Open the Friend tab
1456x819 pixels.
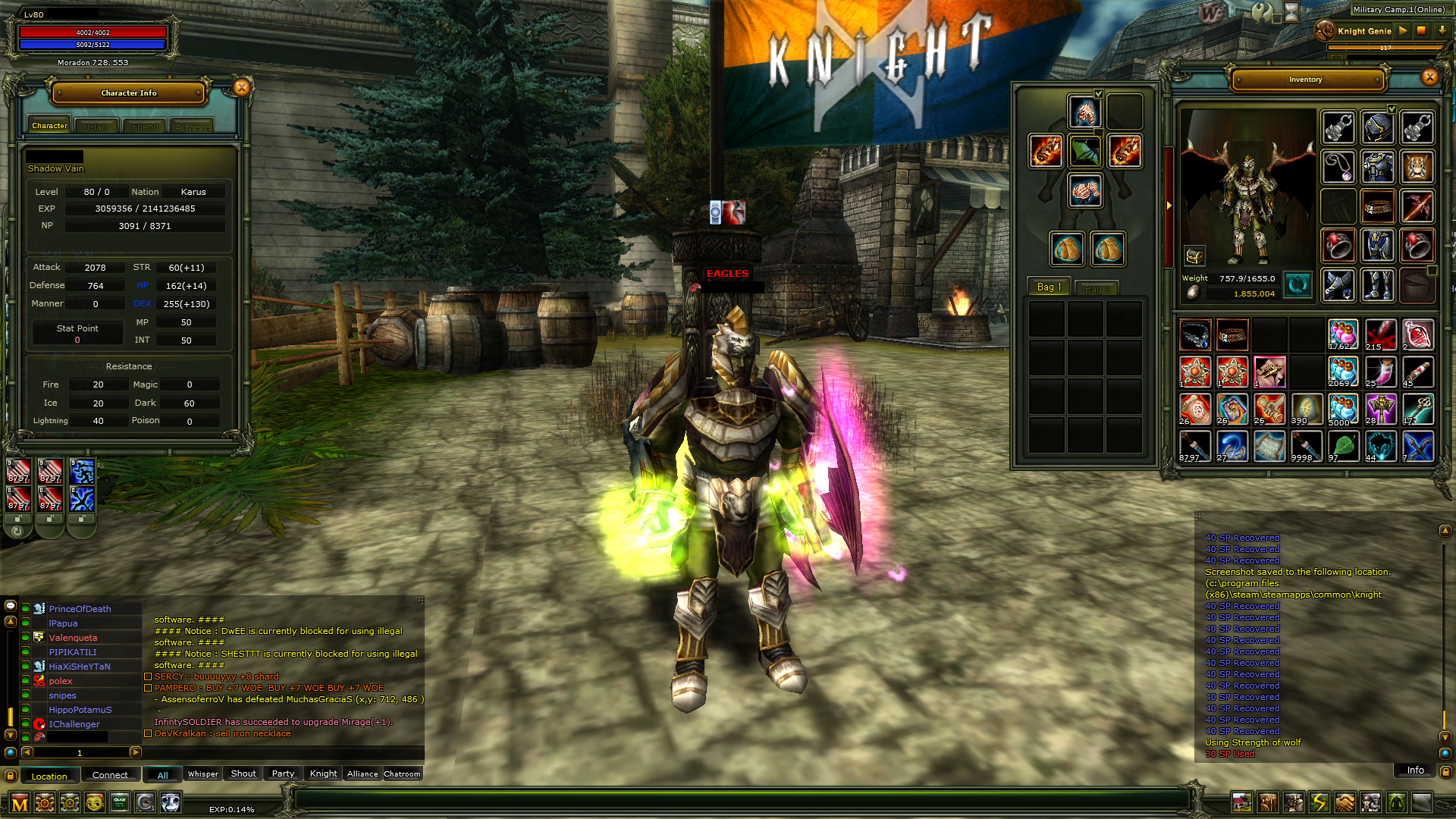point(145,127)
